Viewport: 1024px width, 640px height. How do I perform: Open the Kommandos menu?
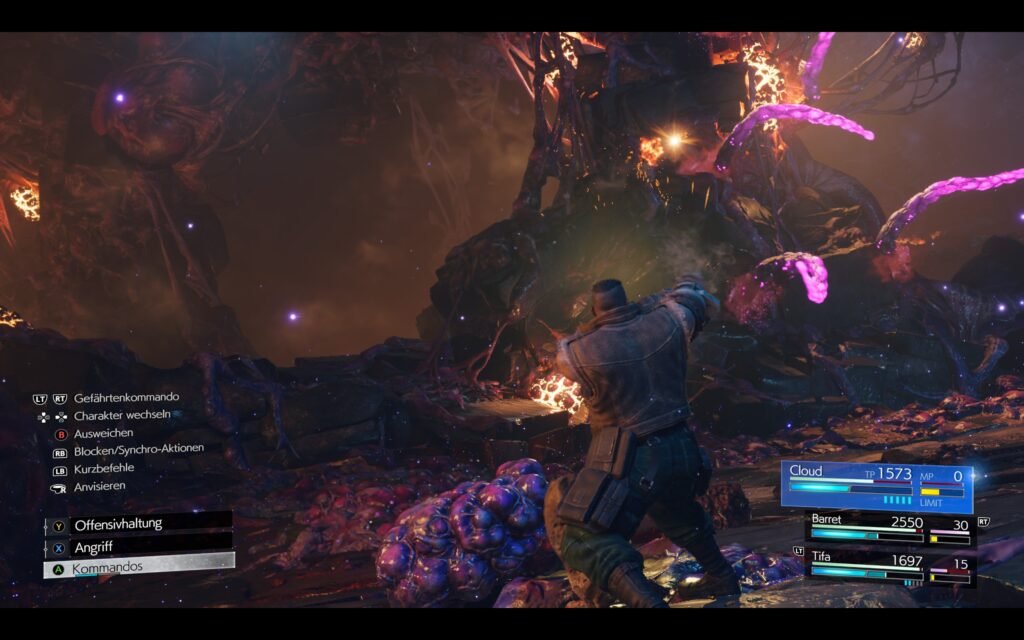click(x=138, y=567)
